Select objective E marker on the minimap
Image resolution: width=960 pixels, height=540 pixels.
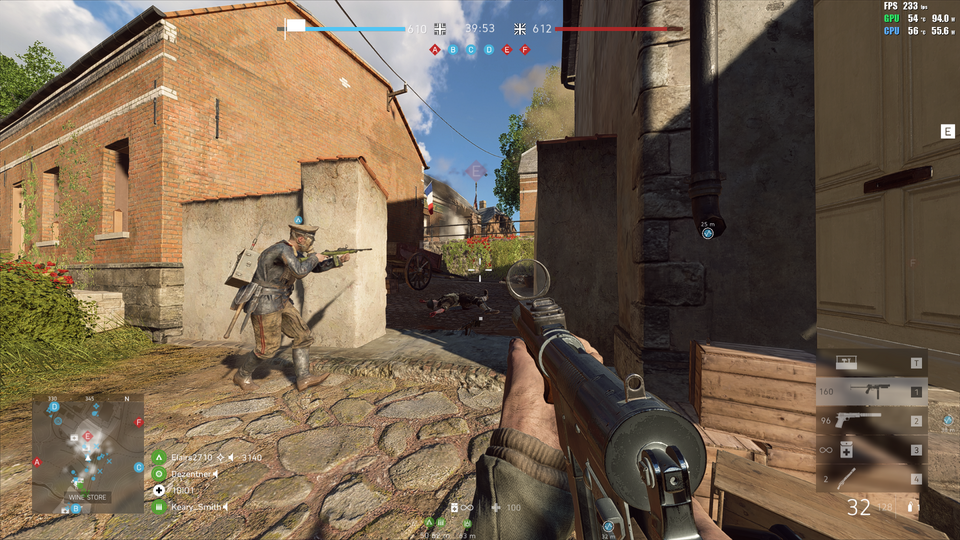[x=87, y=436]
